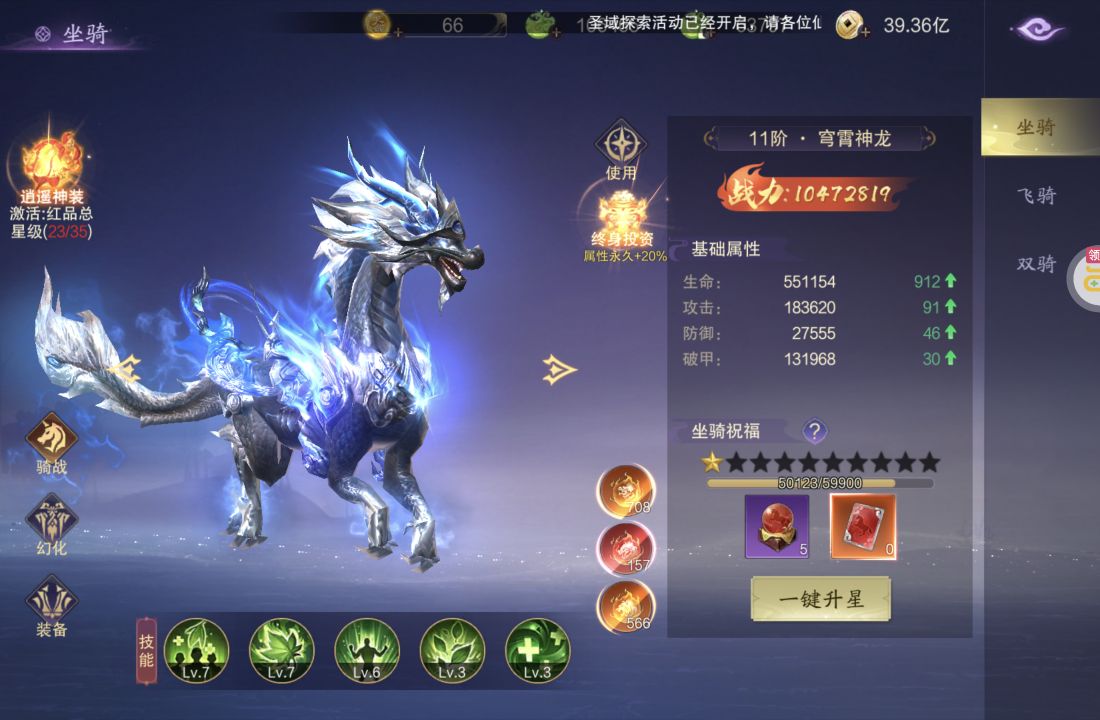
Task: Click the purple eye icon top-right
Action: pos(1037,29)
